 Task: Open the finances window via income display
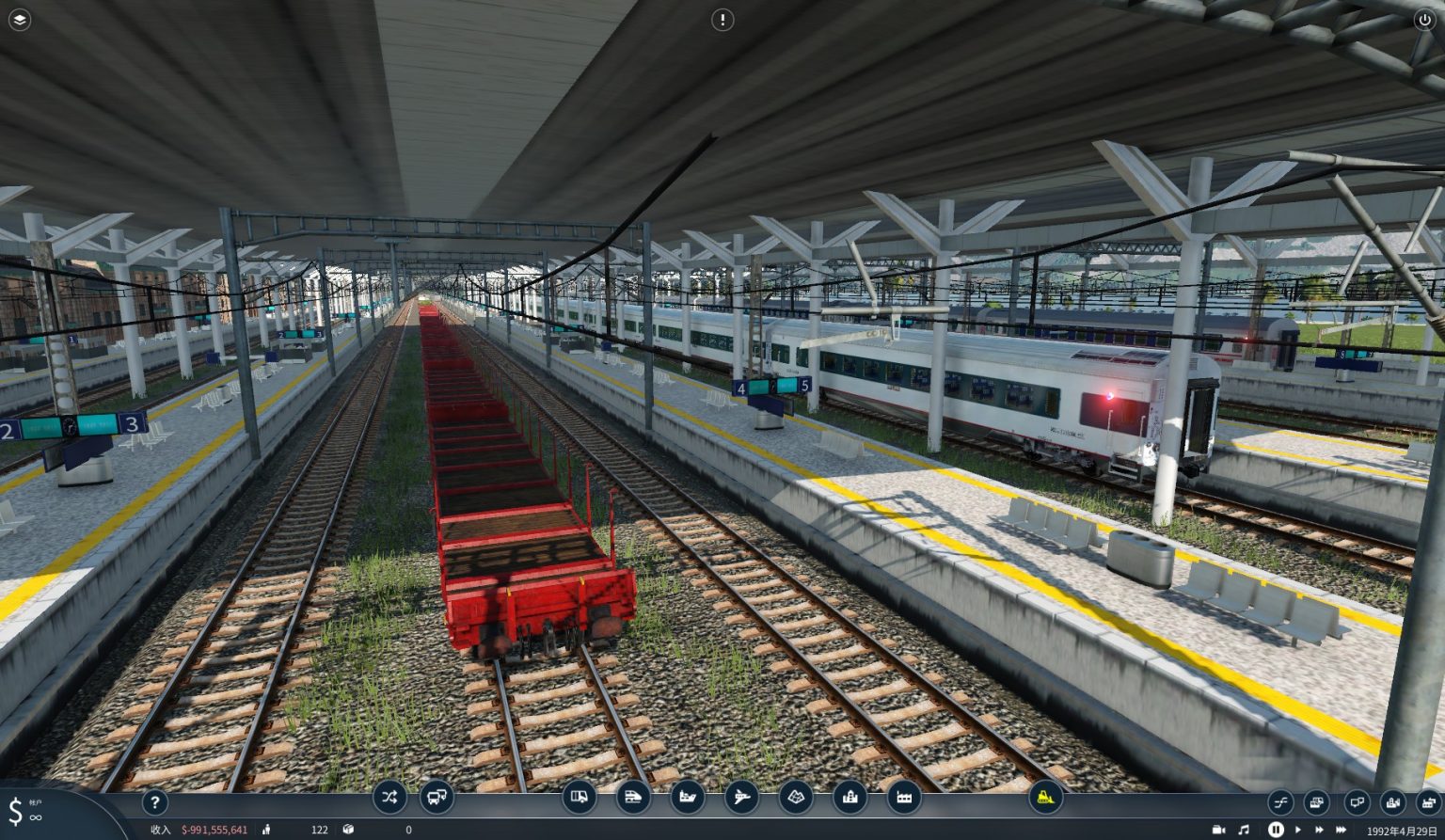point(212,831)
